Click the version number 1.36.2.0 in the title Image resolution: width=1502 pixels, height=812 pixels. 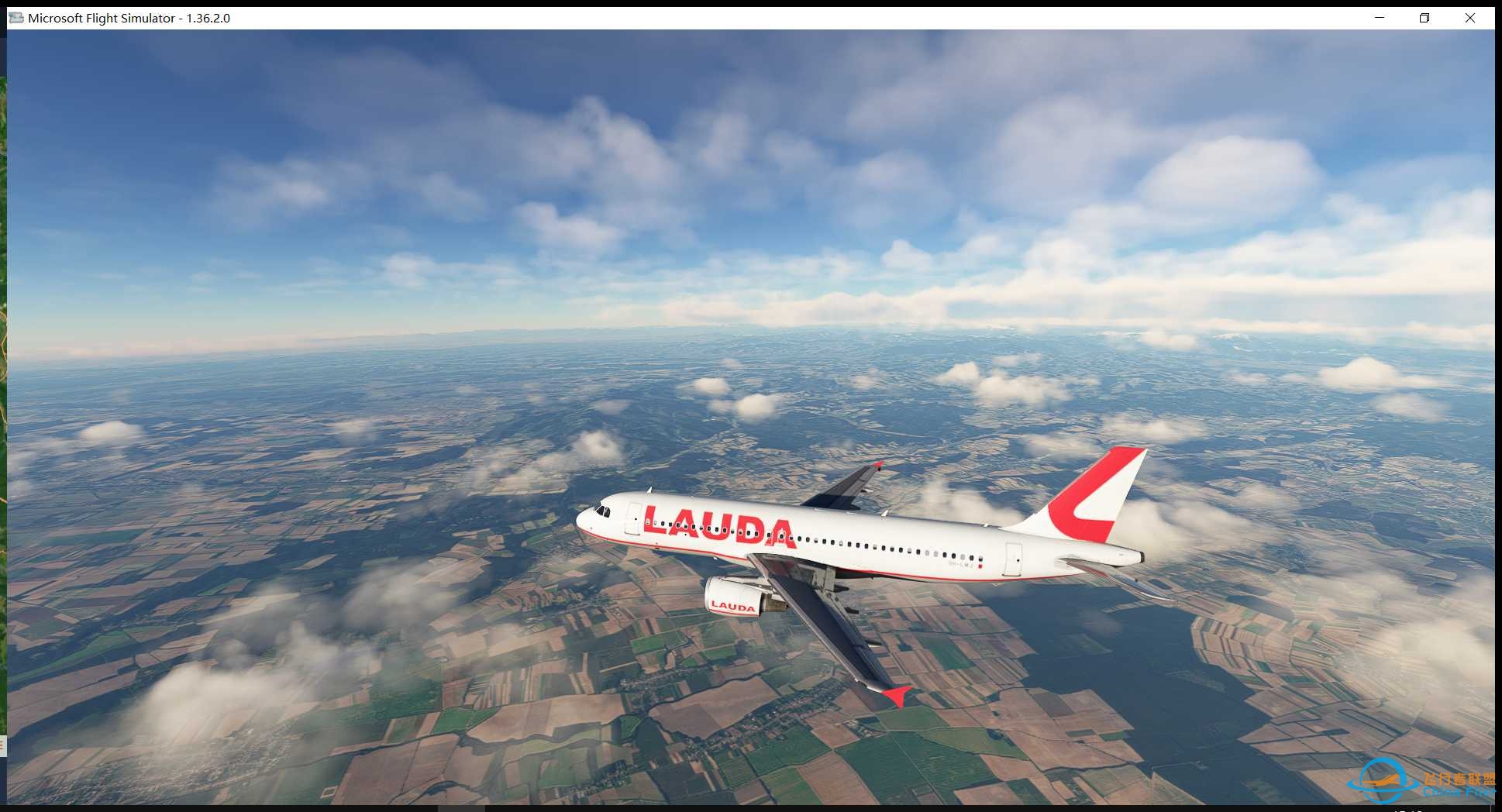point(206,17)
